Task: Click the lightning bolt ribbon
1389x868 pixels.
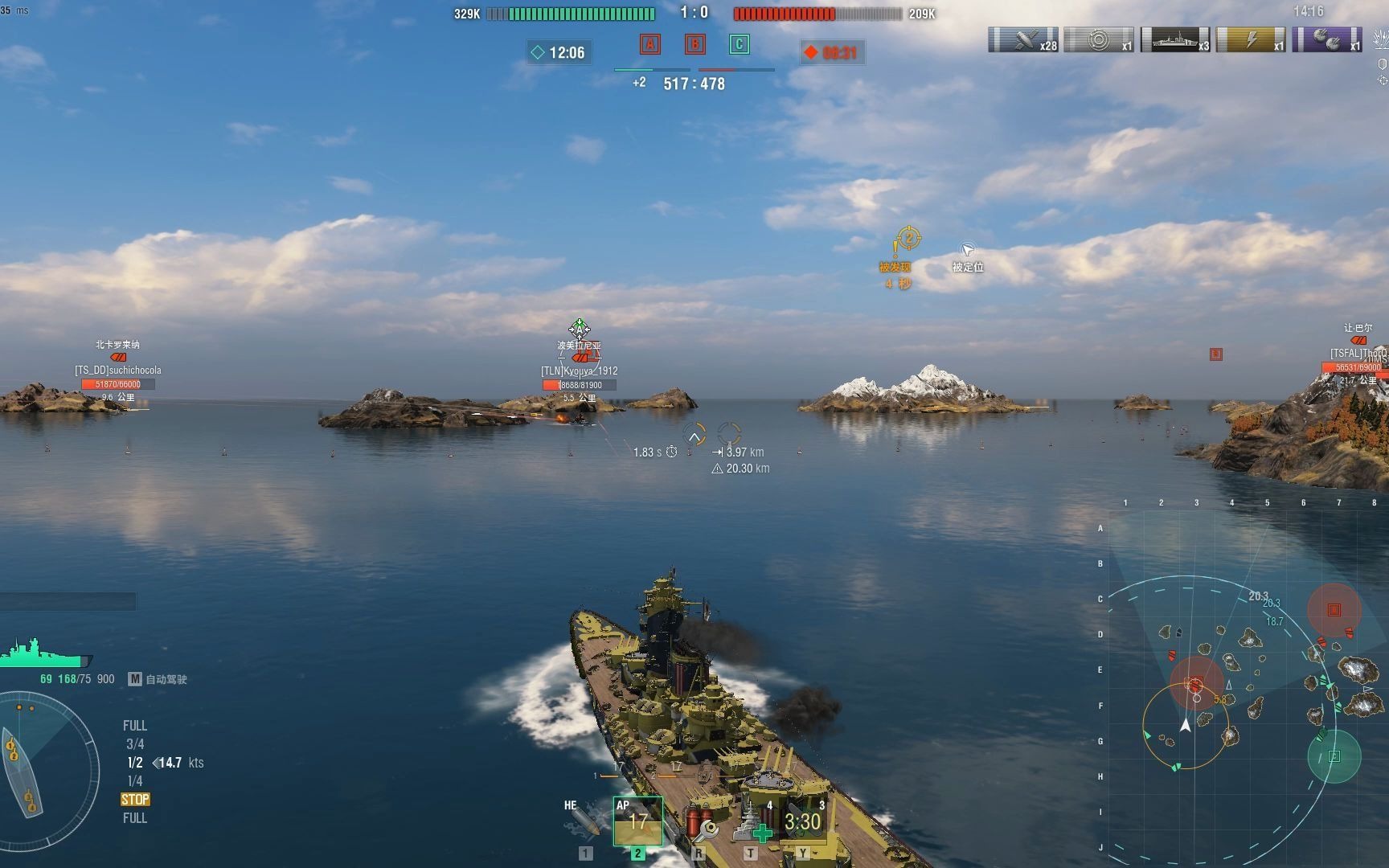Action: pyautogui.click(x=1251, y=39)
